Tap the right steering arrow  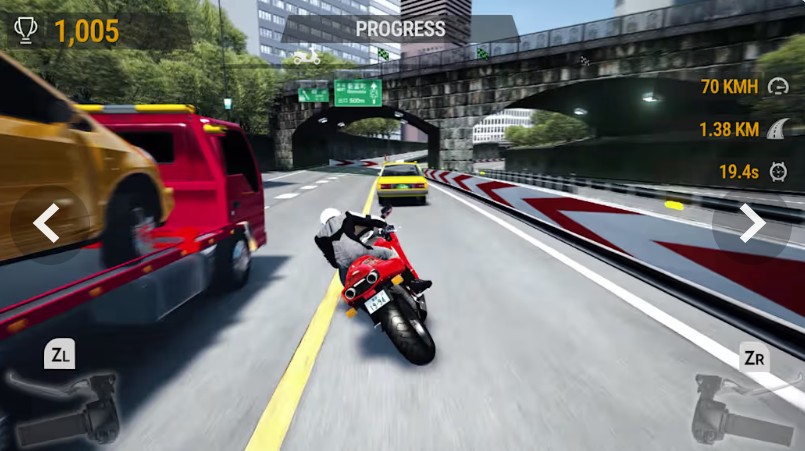click(752, 223)
